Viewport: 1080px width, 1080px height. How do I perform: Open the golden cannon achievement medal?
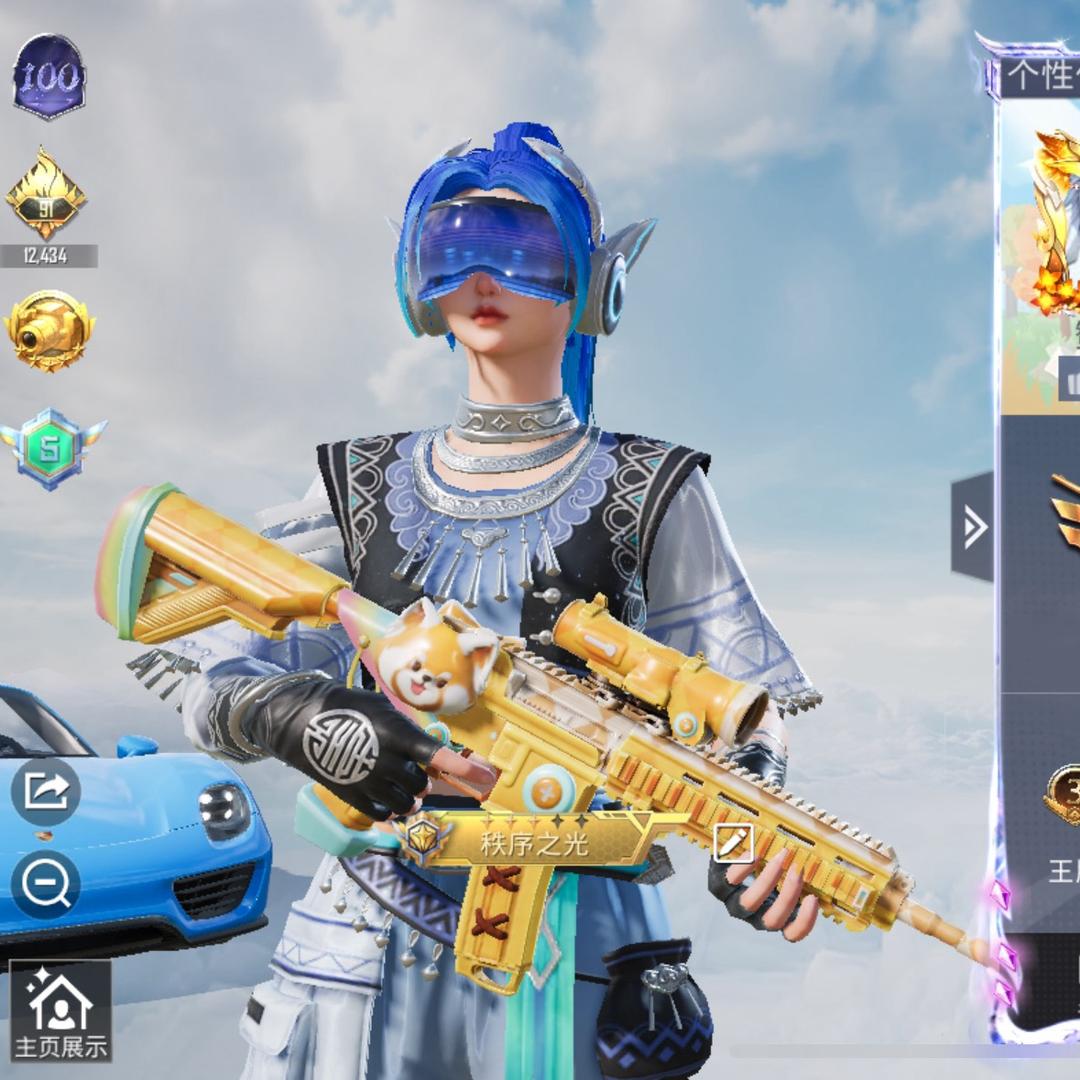(49, 330)
